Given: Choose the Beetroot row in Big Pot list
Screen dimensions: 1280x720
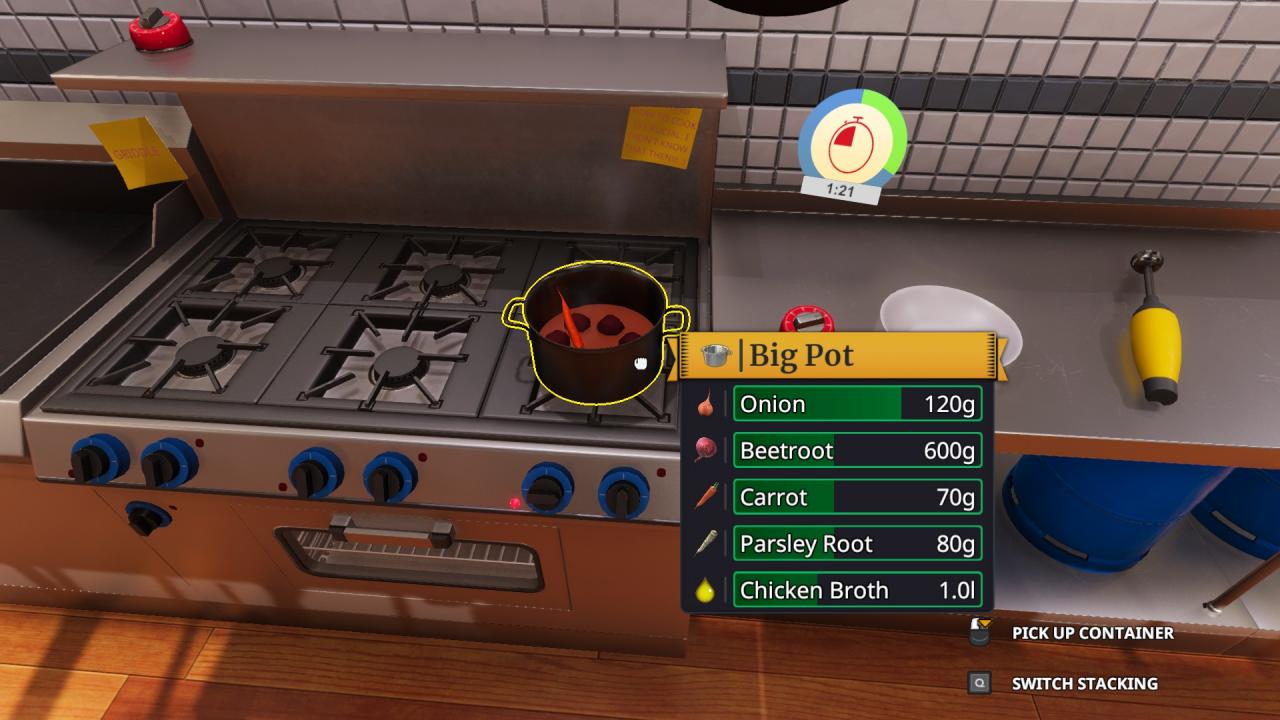Looking at the screenshot, I should click(857, 451).
